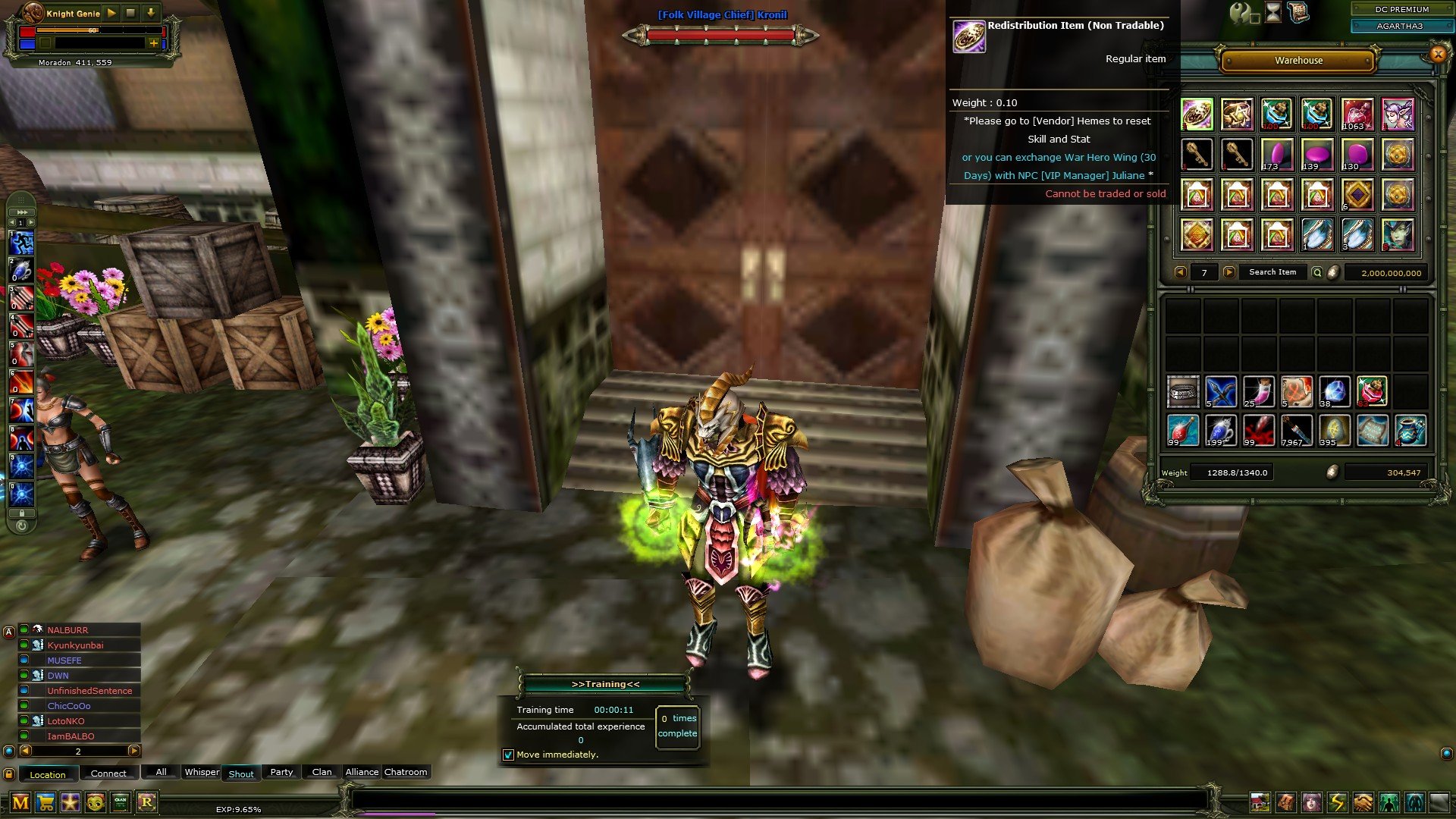Screen dimensions: 1456x819
Task: Start the Knight Genie play button
Action: pos(111,13)
